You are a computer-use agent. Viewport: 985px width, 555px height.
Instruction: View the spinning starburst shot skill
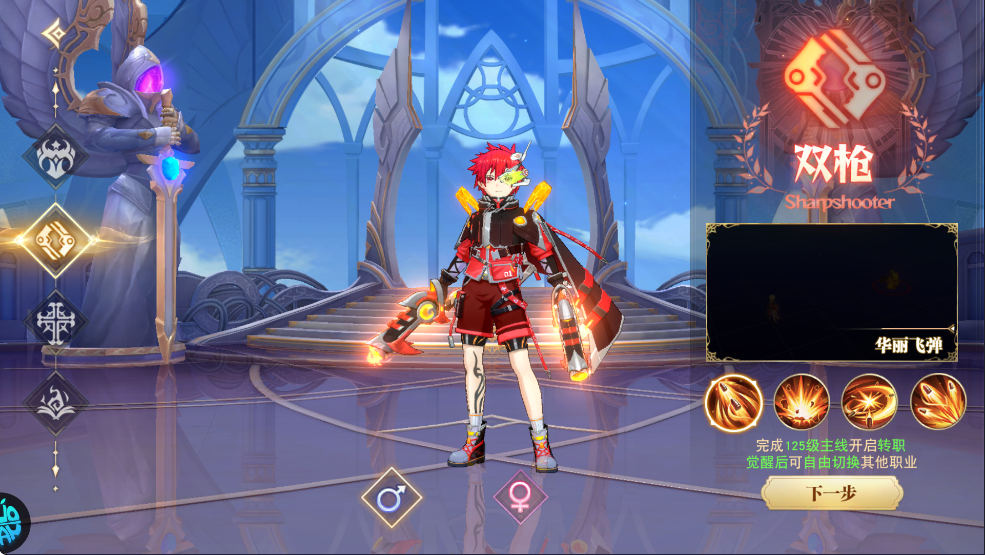[x=870, y=402]
